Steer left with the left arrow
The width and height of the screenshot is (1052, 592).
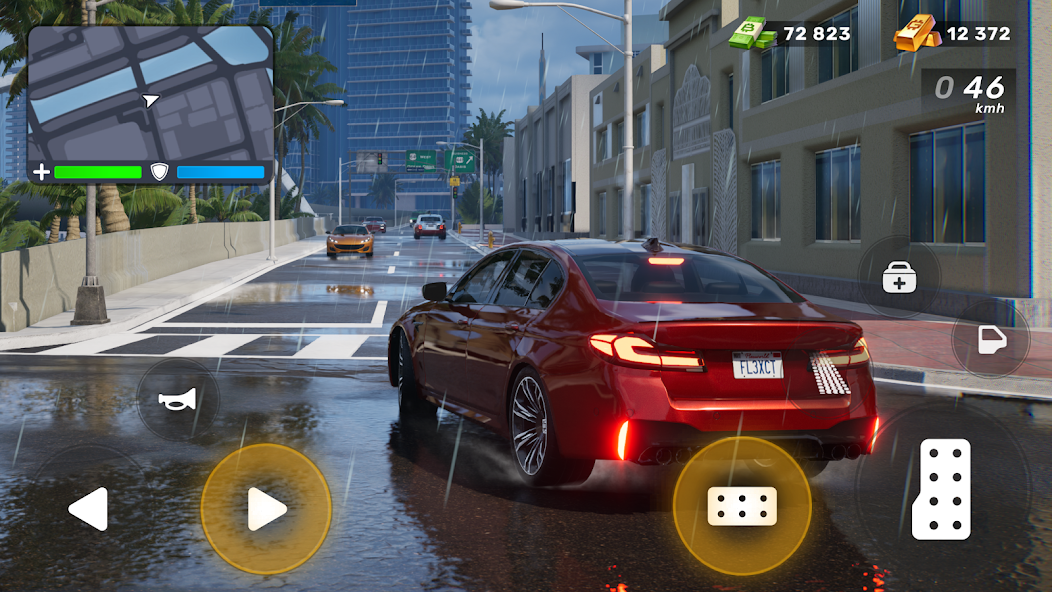coord(88,509)
